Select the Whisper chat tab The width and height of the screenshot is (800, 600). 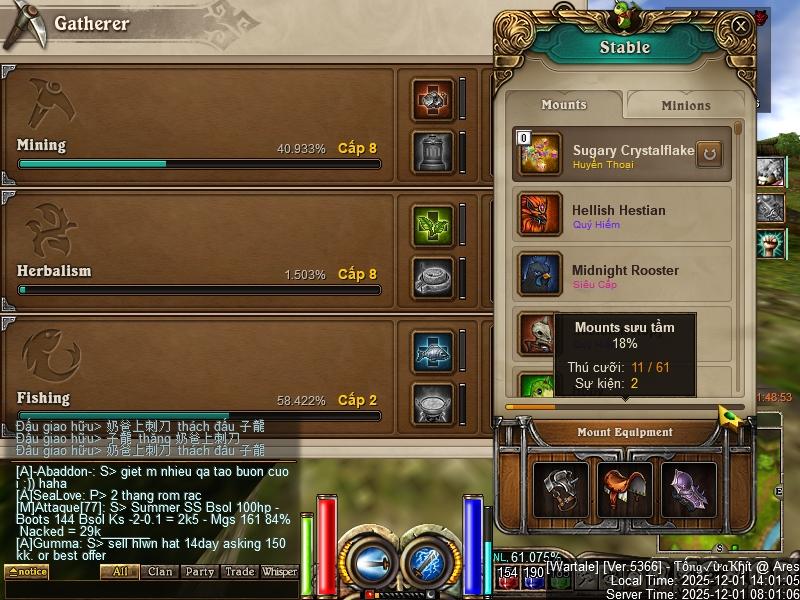(280, 572)
